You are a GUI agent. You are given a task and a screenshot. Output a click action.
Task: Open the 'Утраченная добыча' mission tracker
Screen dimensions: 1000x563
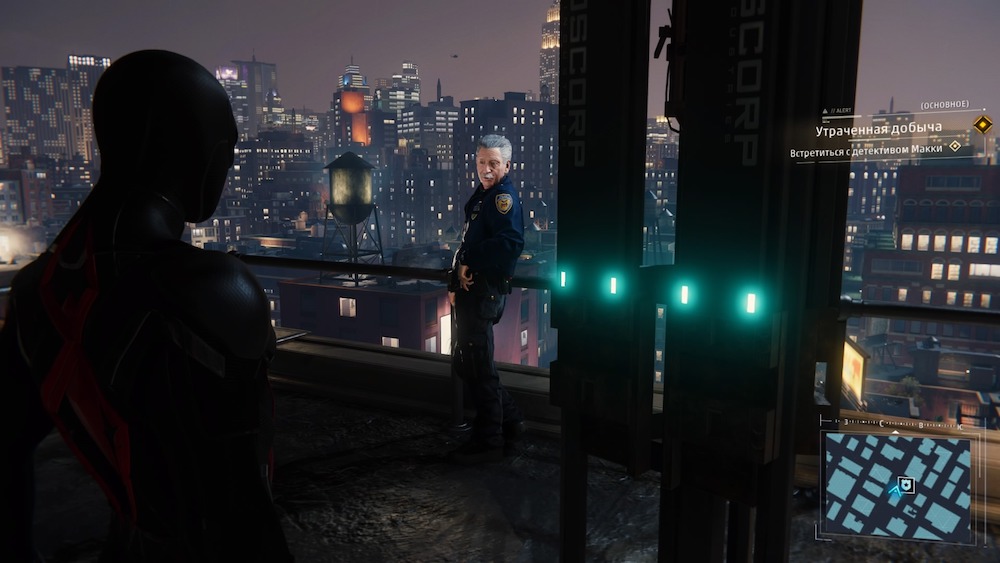pyautogui.click(x=878, y=129)
